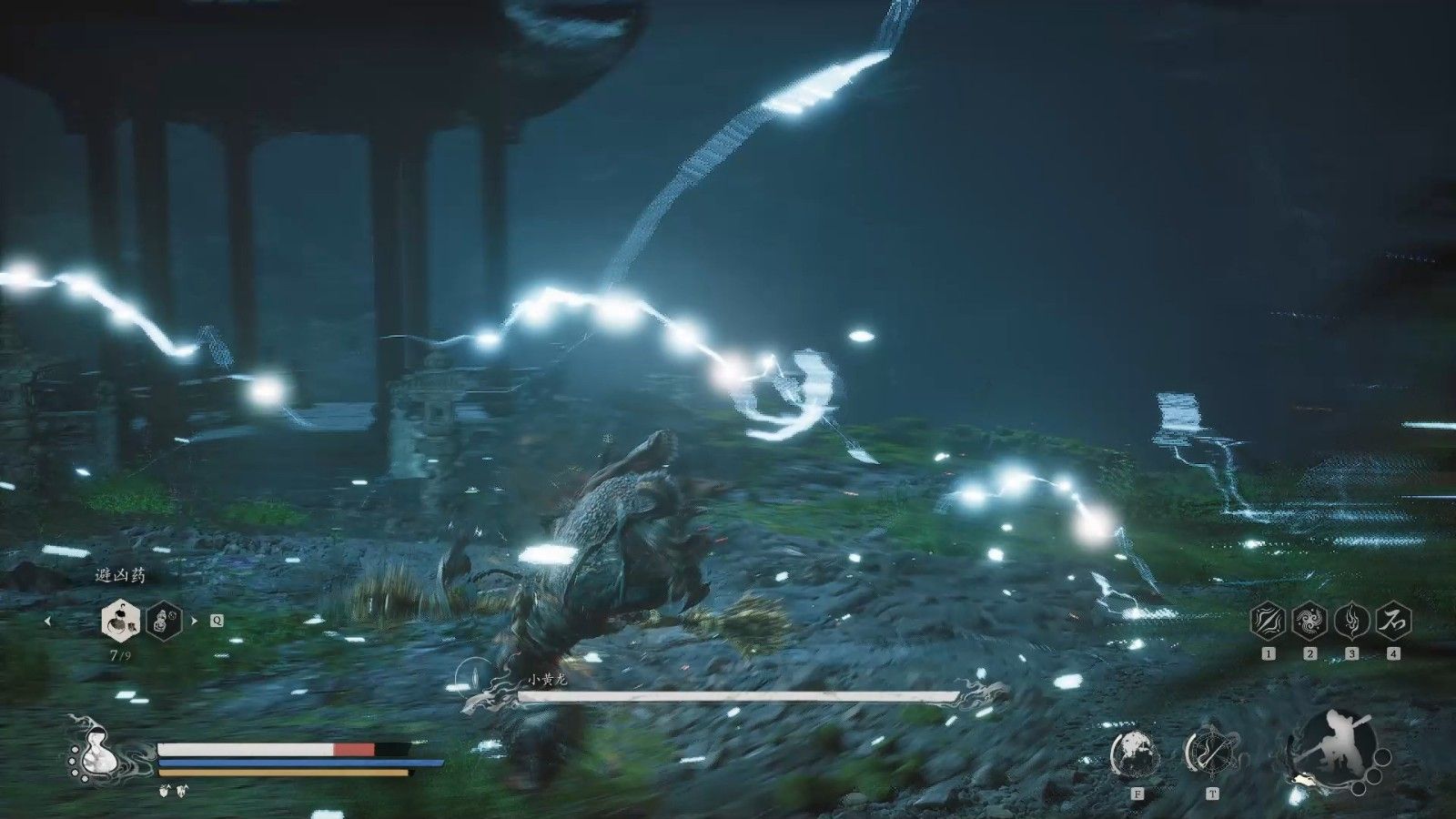Select the highlighted 避凶药 medicine slot

click(x=121, y=621)
